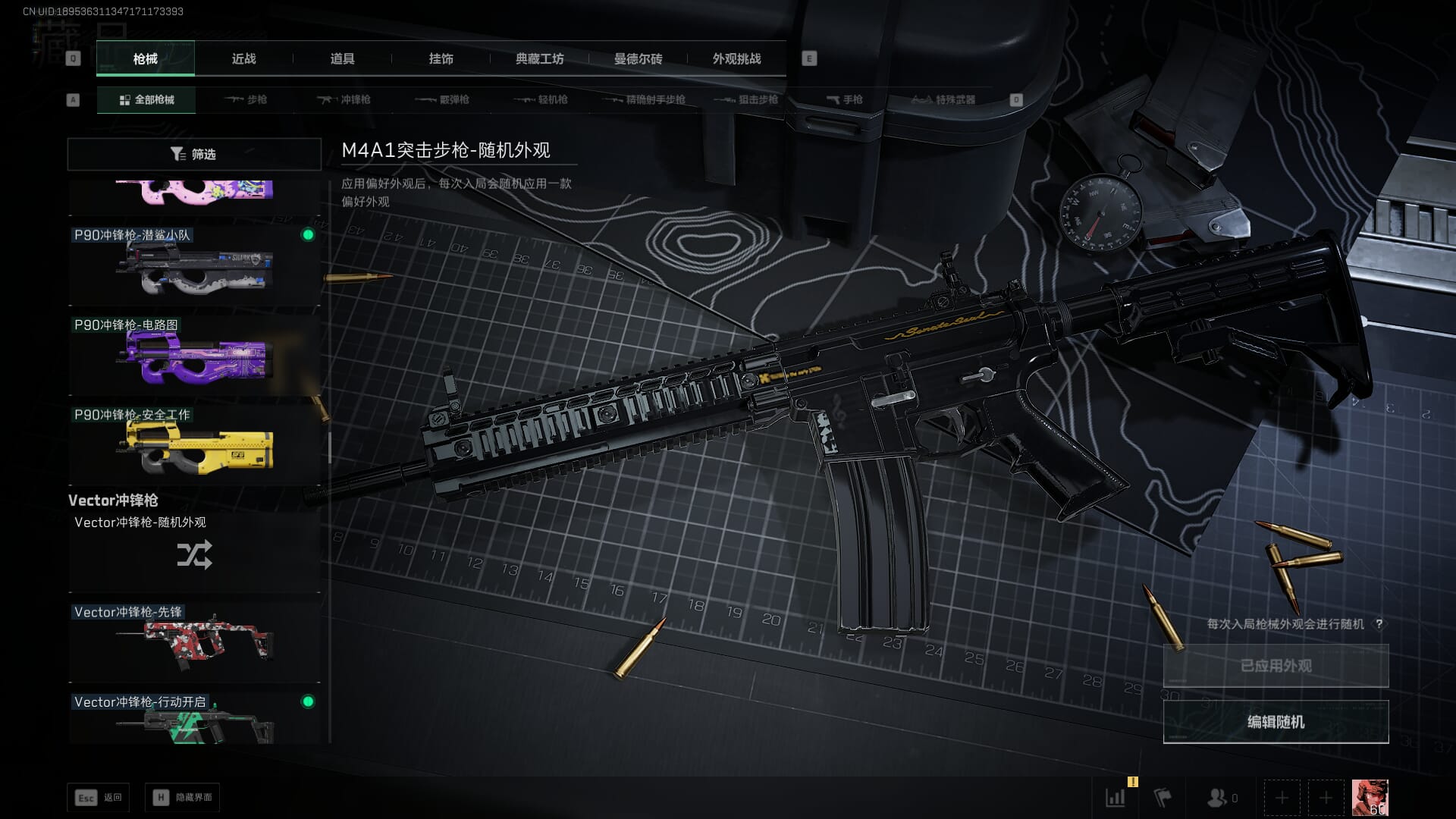Go to the 典藏工坊 tab
This screenshot has width=1456, height=819.
[x=539, y=58]
